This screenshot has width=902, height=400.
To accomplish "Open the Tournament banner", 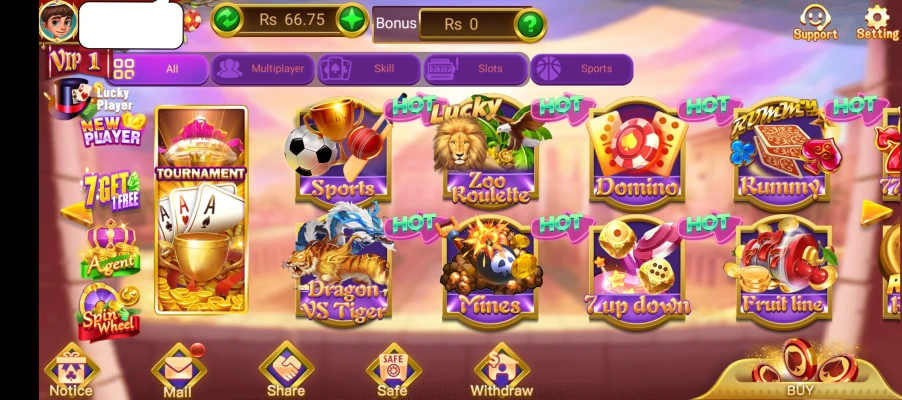I will (201, 212).
